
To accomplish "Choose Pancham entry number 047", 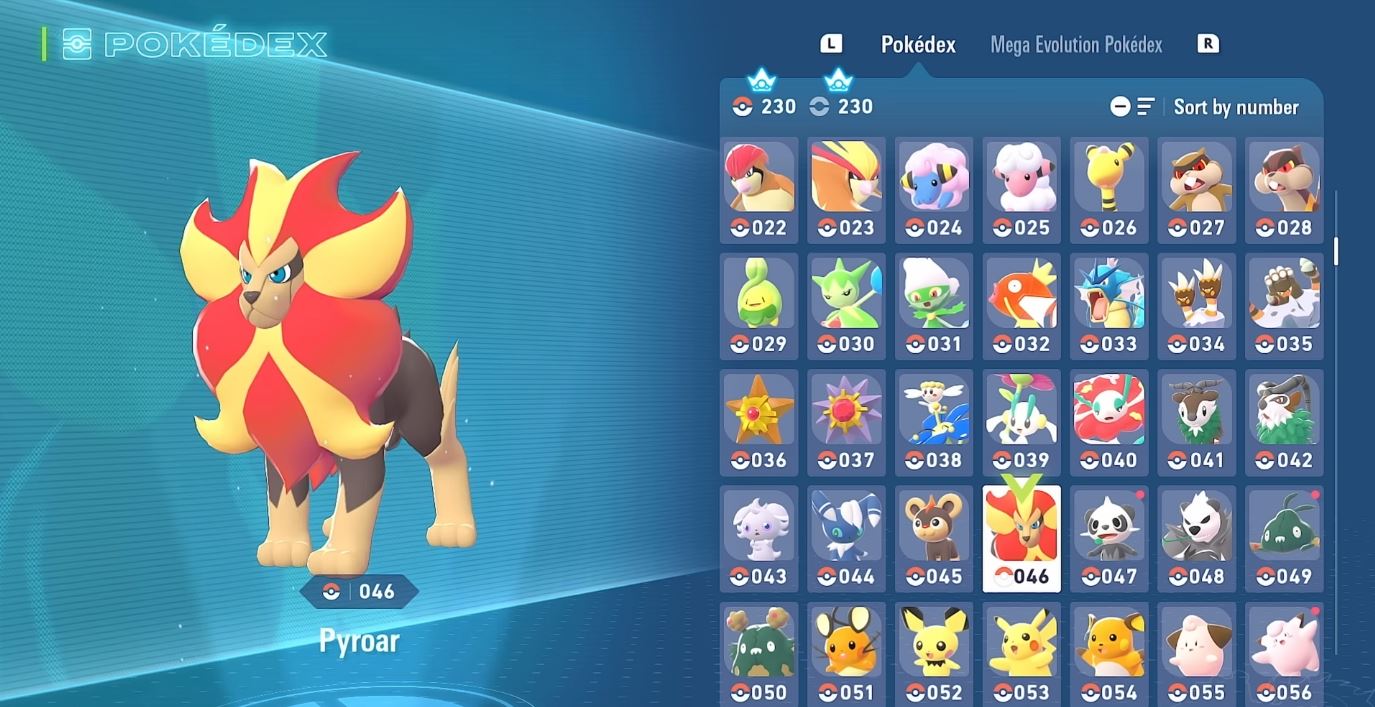I will tap(1109, 538).
